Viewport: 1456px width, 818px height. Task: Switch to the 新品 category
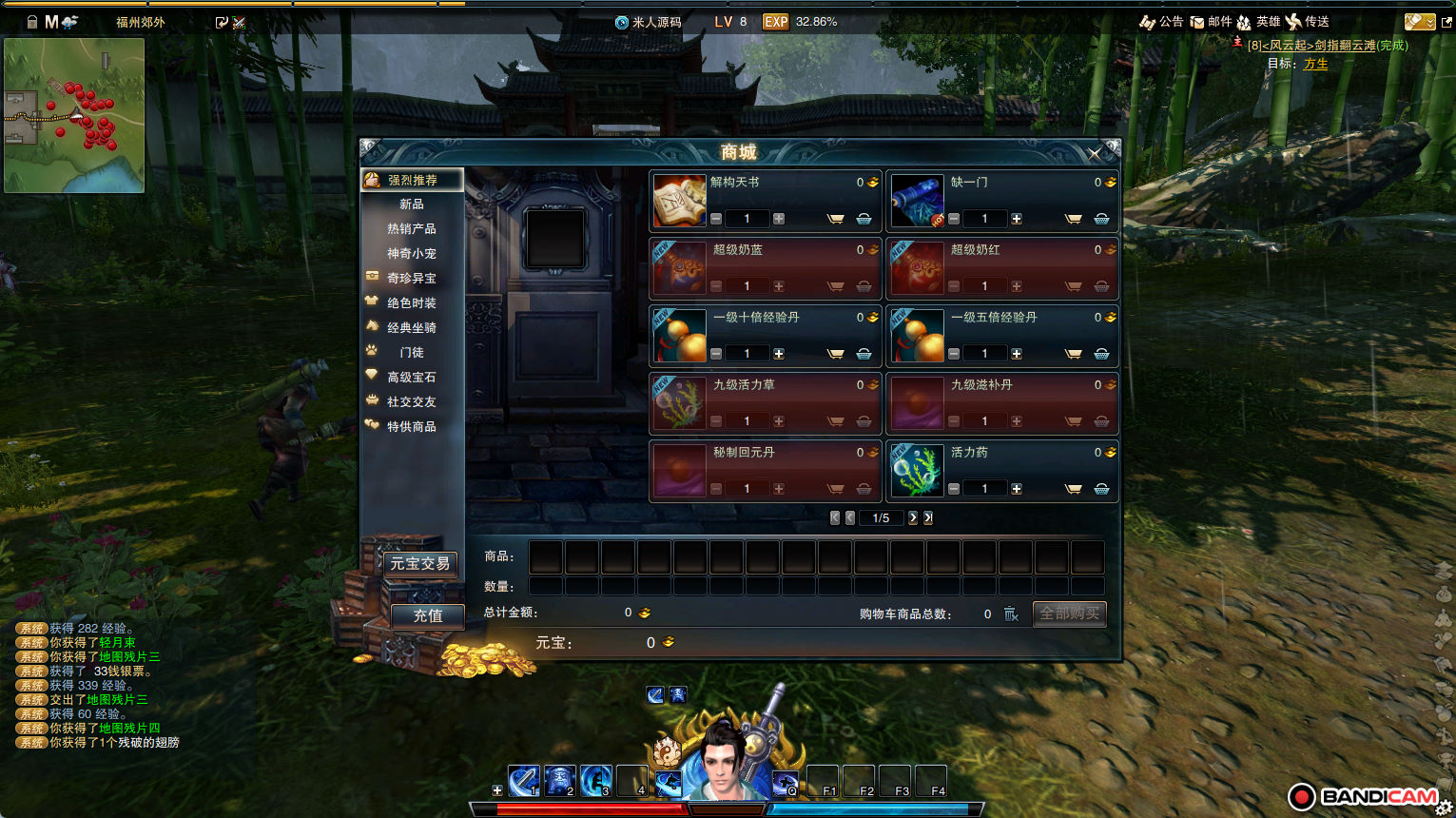(x=412, y=204)
